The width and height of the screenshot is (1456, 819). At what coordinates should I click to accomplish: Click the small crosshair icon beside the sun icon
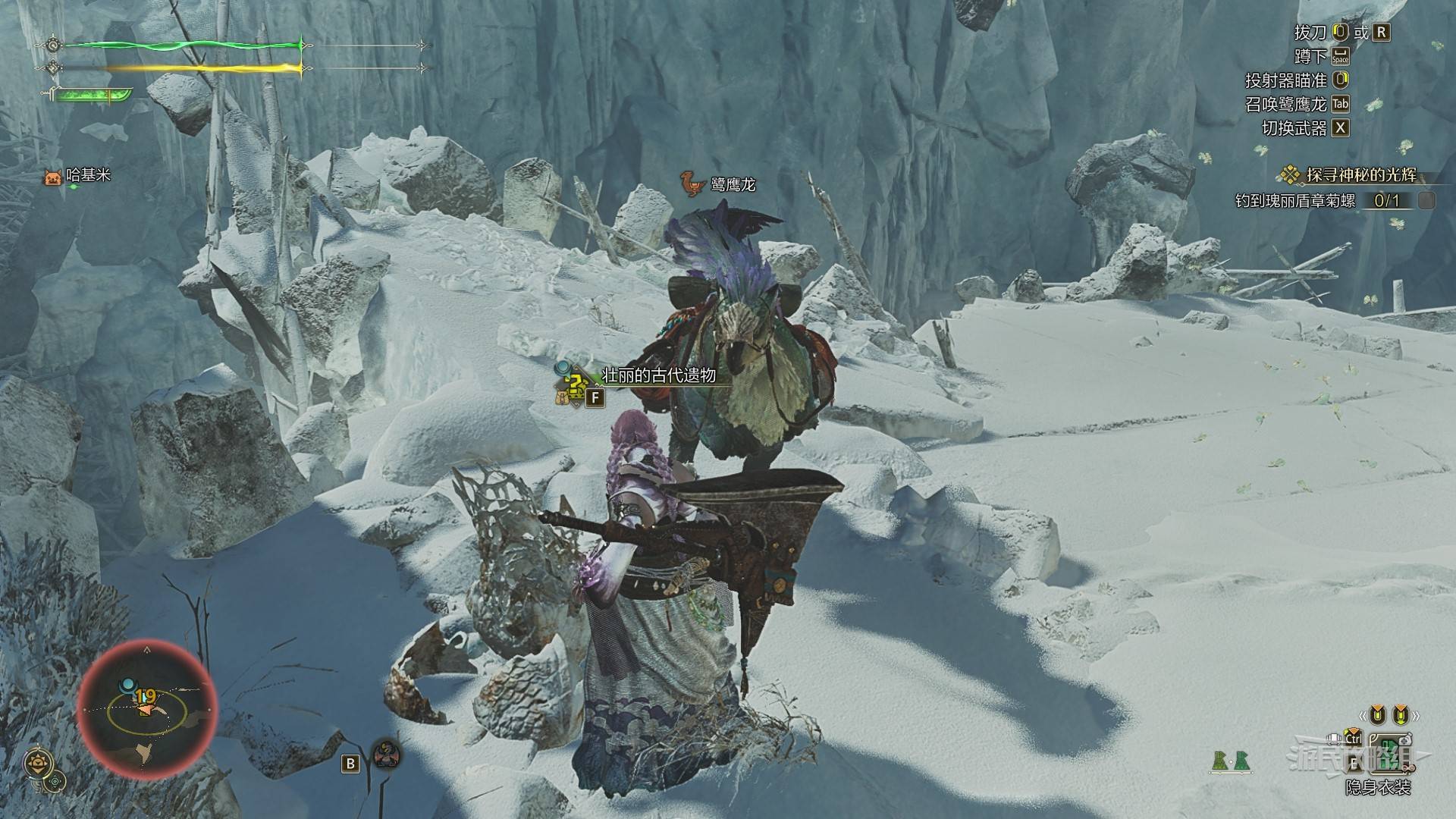[56, 781]
